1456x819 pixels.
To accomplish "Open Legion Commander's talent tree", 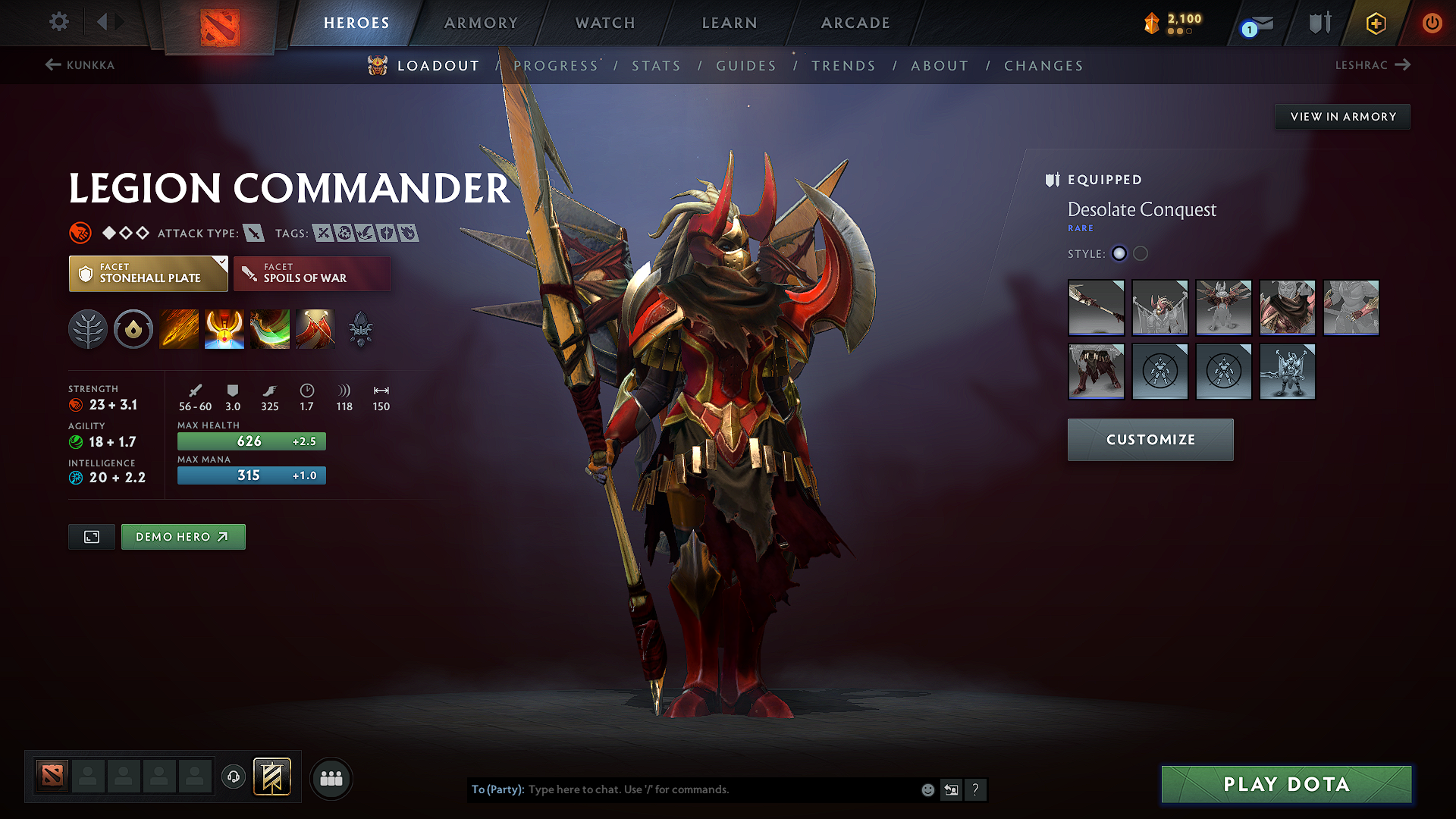I will pos(88,329).
